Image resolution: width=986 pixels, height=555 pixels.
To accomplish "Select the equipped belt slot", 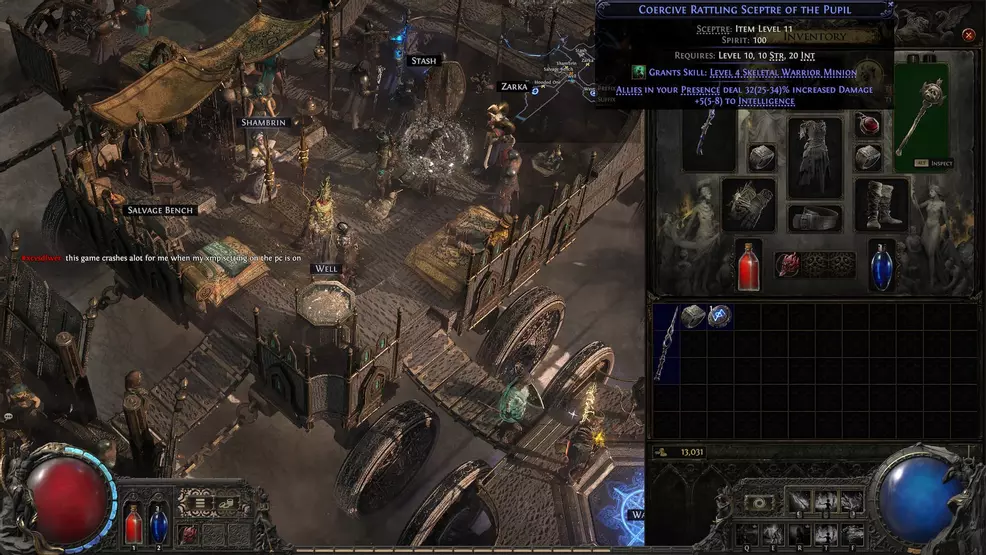I will pos(815,219).
